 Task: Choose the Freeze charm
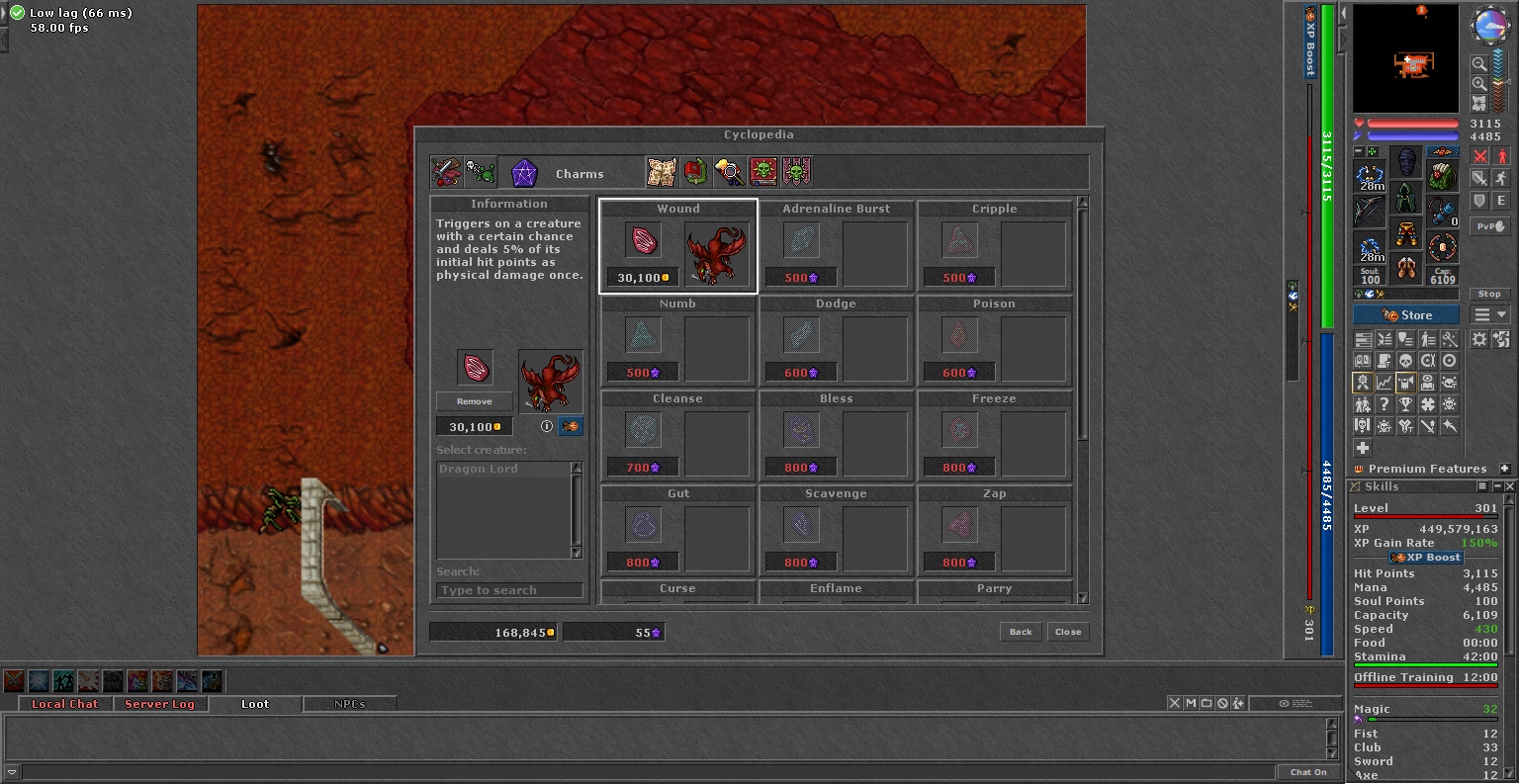pyautogui.click(x=995, y=436)
